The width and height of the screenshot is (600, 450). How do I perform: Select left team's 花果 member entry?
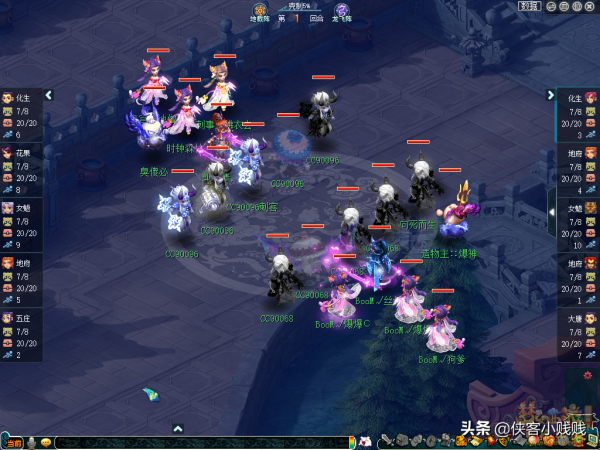(22, 170)
